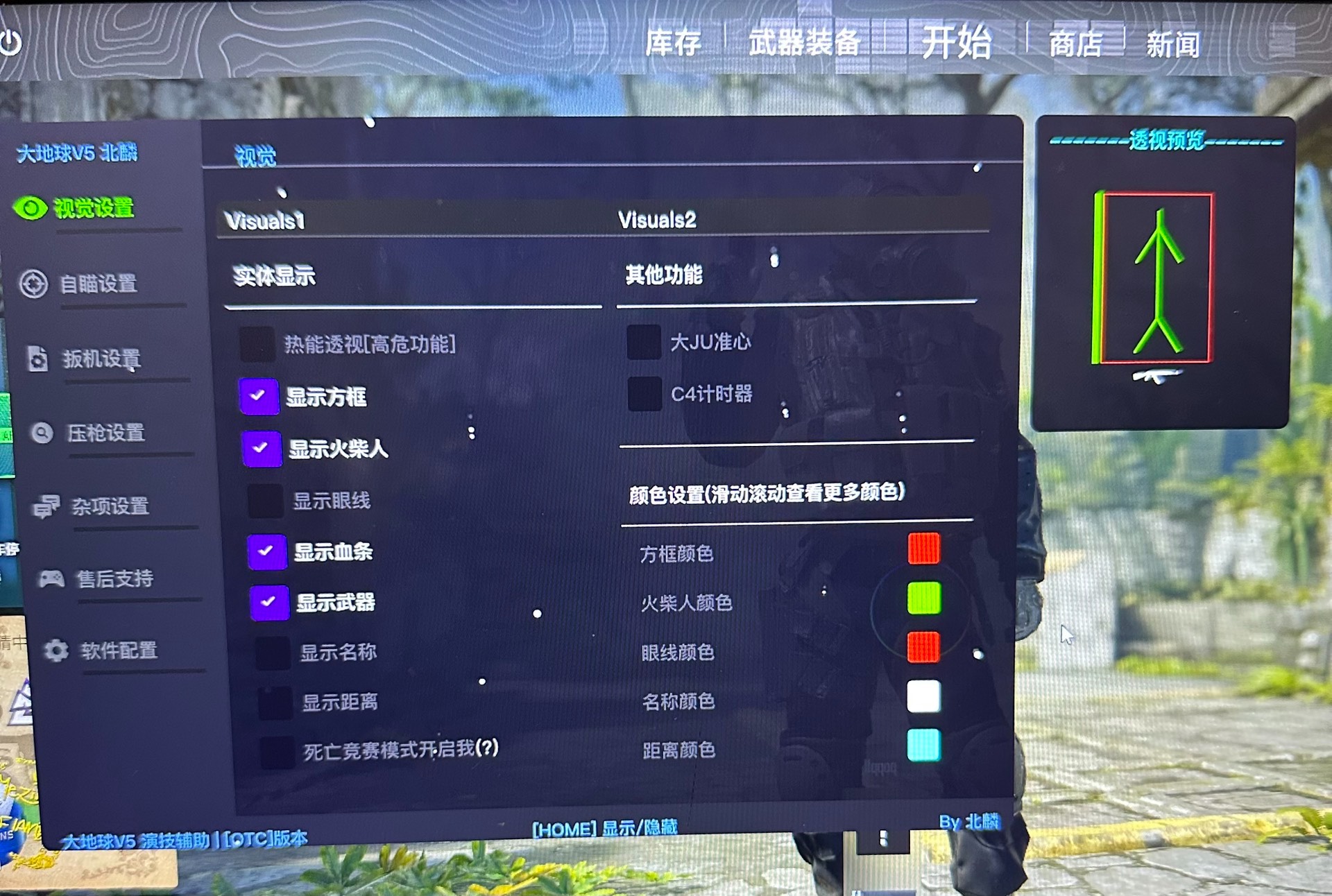
Task: Toggle the C4计时器 option
Action: tap(646, 393)
